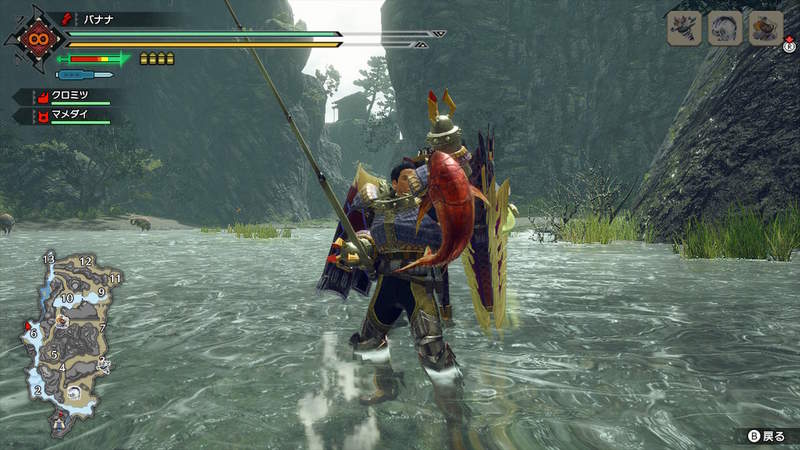Click the red player marker on the minimap
This screenshot has width=800, height=450.
pyautogui.click(x=27, y=326)
